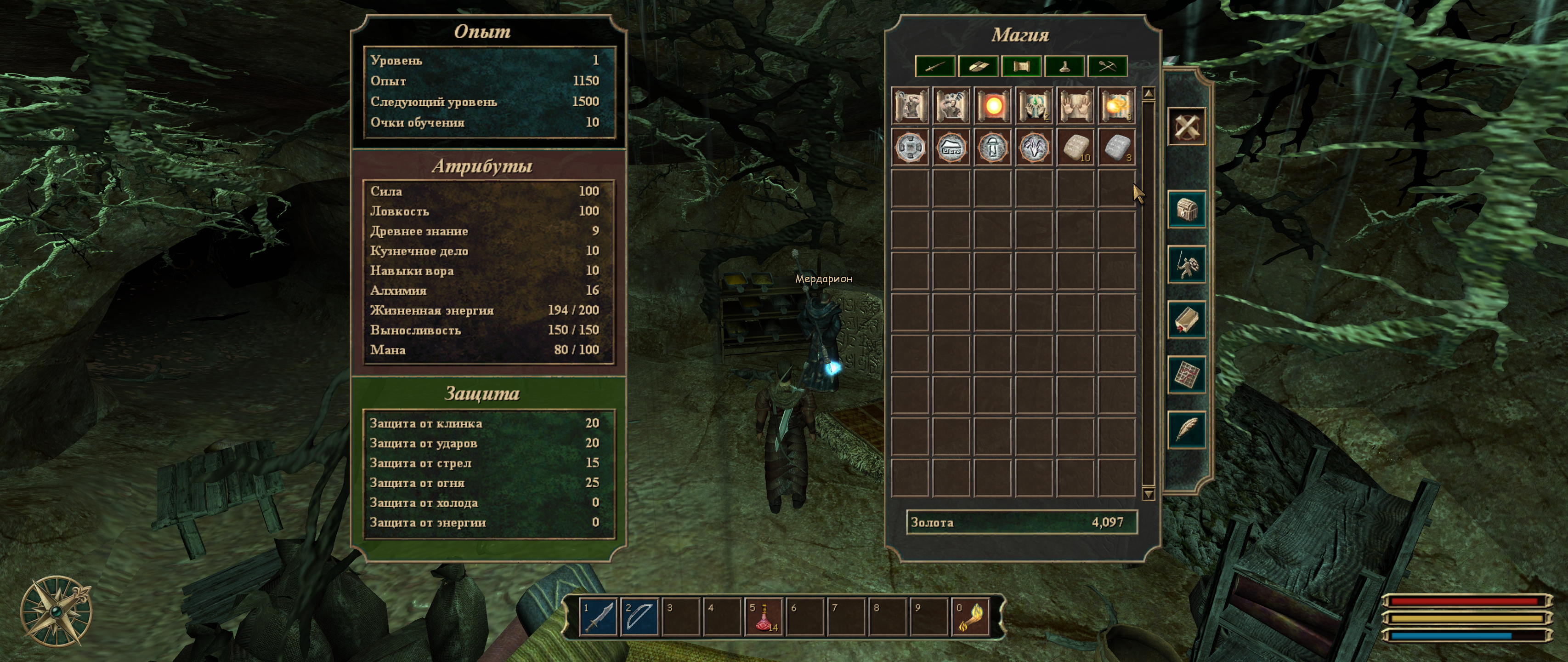Pick the two open hands scroll
The width and height of the screenshot is (1568, 662).
(1076, 106)
